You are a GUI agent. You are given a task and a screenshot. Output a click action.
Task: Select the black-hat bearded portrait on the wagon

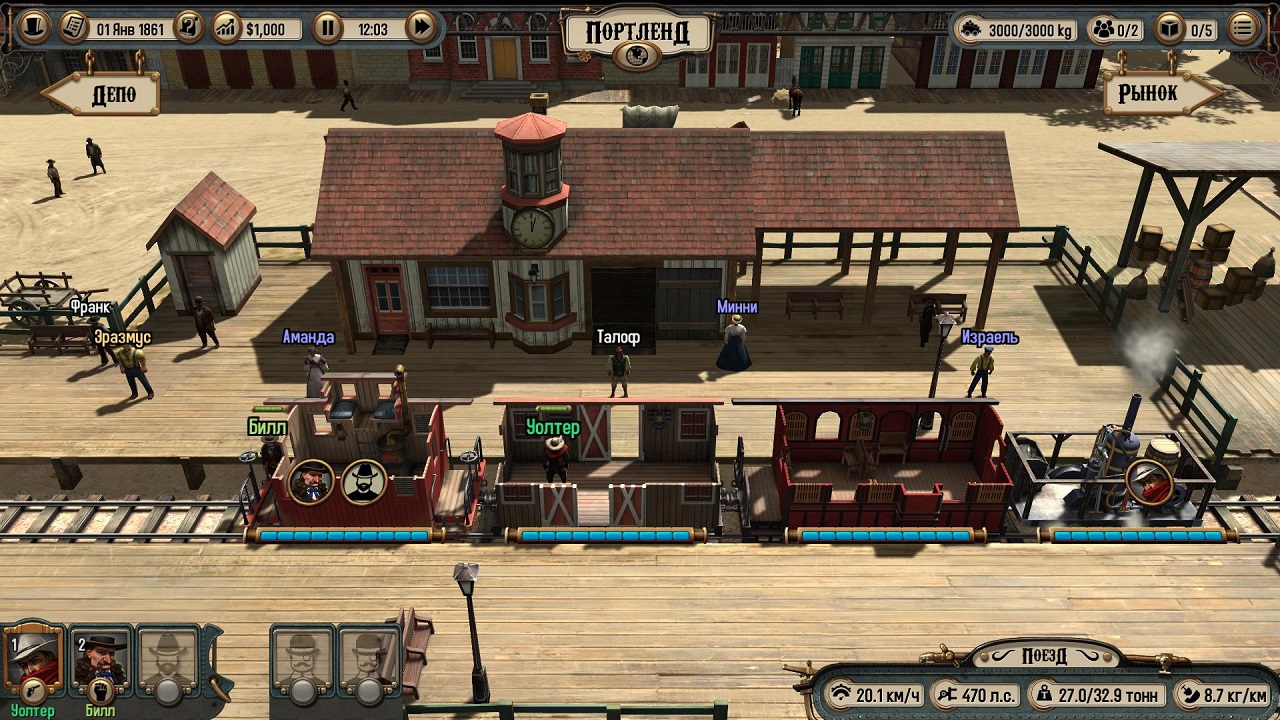[364, 482]
